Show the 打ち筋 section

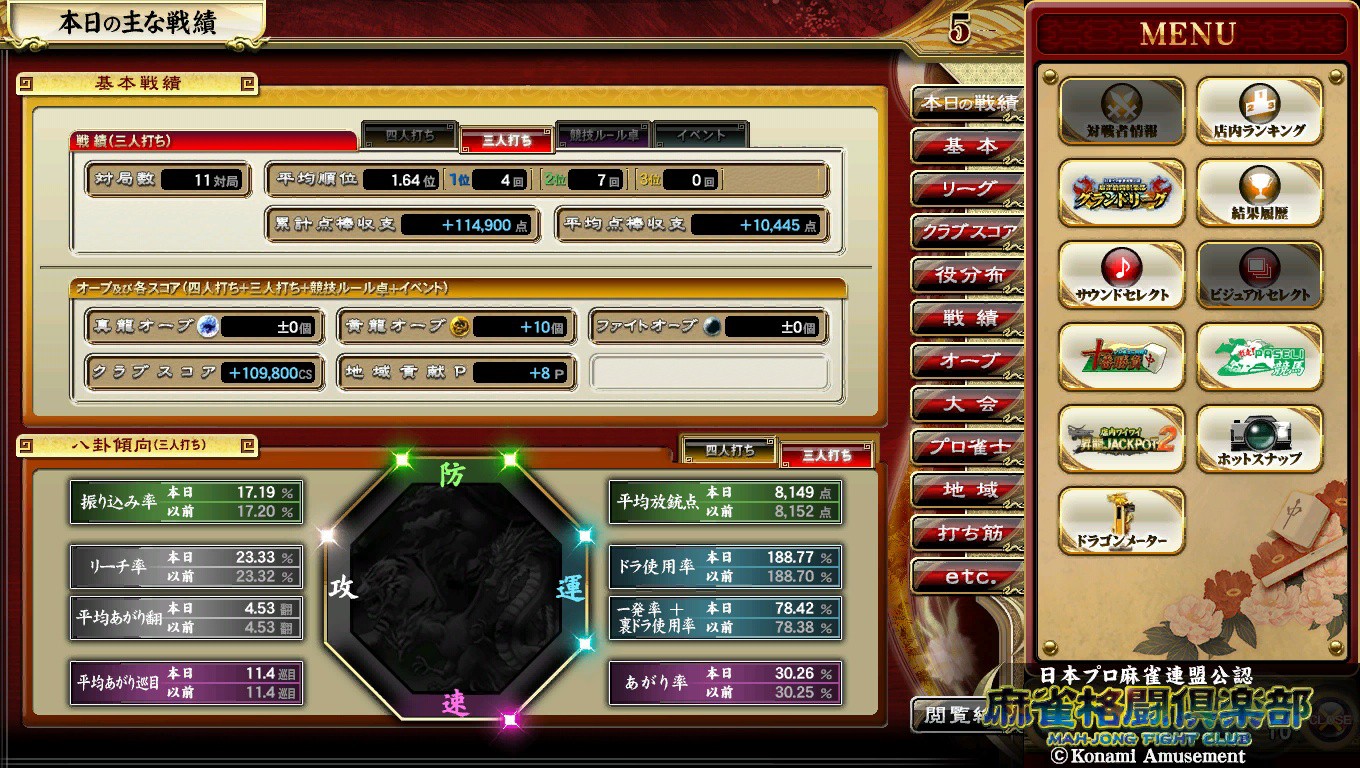pos(968,533)
